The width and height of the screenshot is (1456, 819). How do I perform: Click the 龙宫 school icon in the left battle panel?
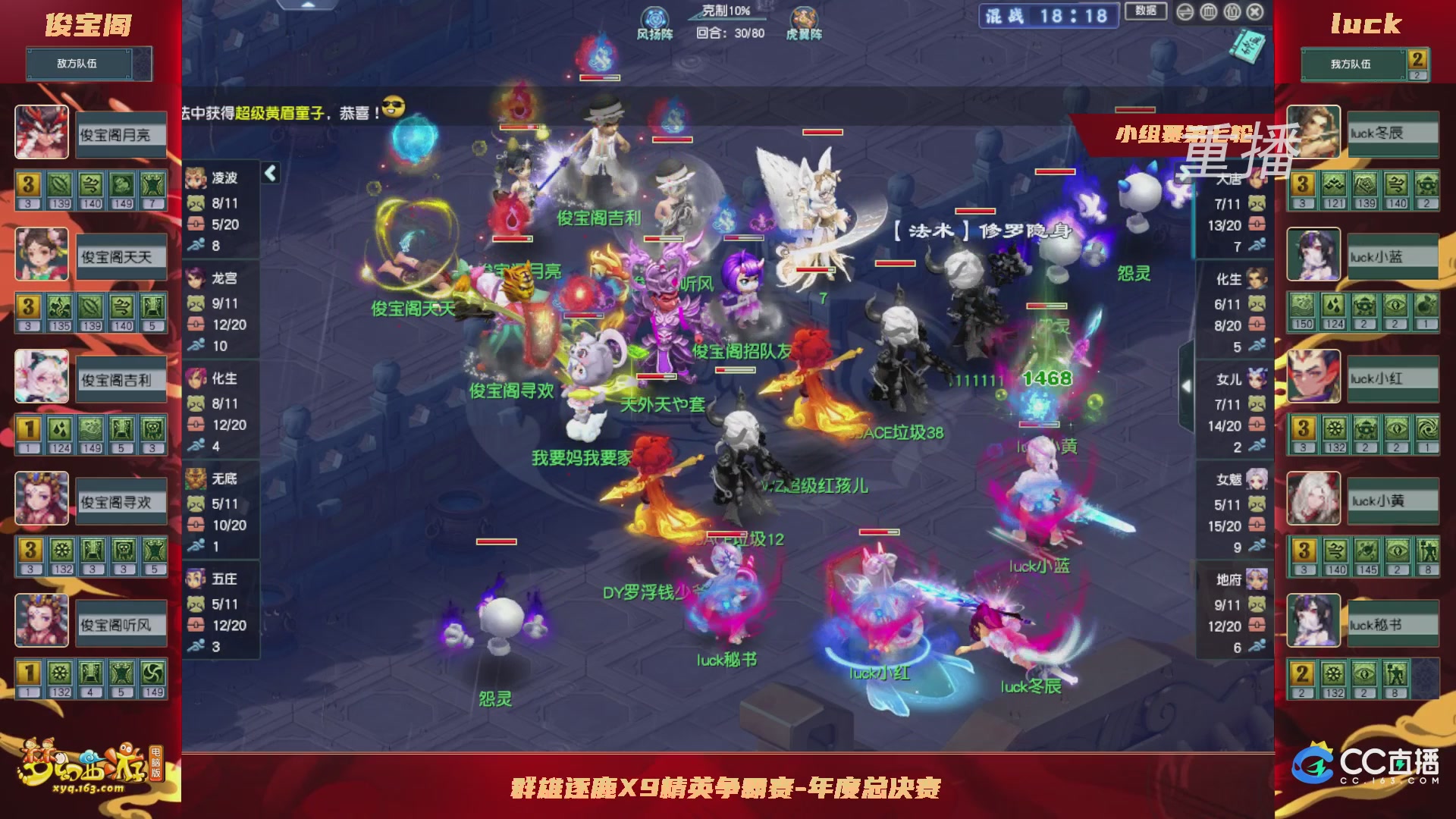[193, 279]
